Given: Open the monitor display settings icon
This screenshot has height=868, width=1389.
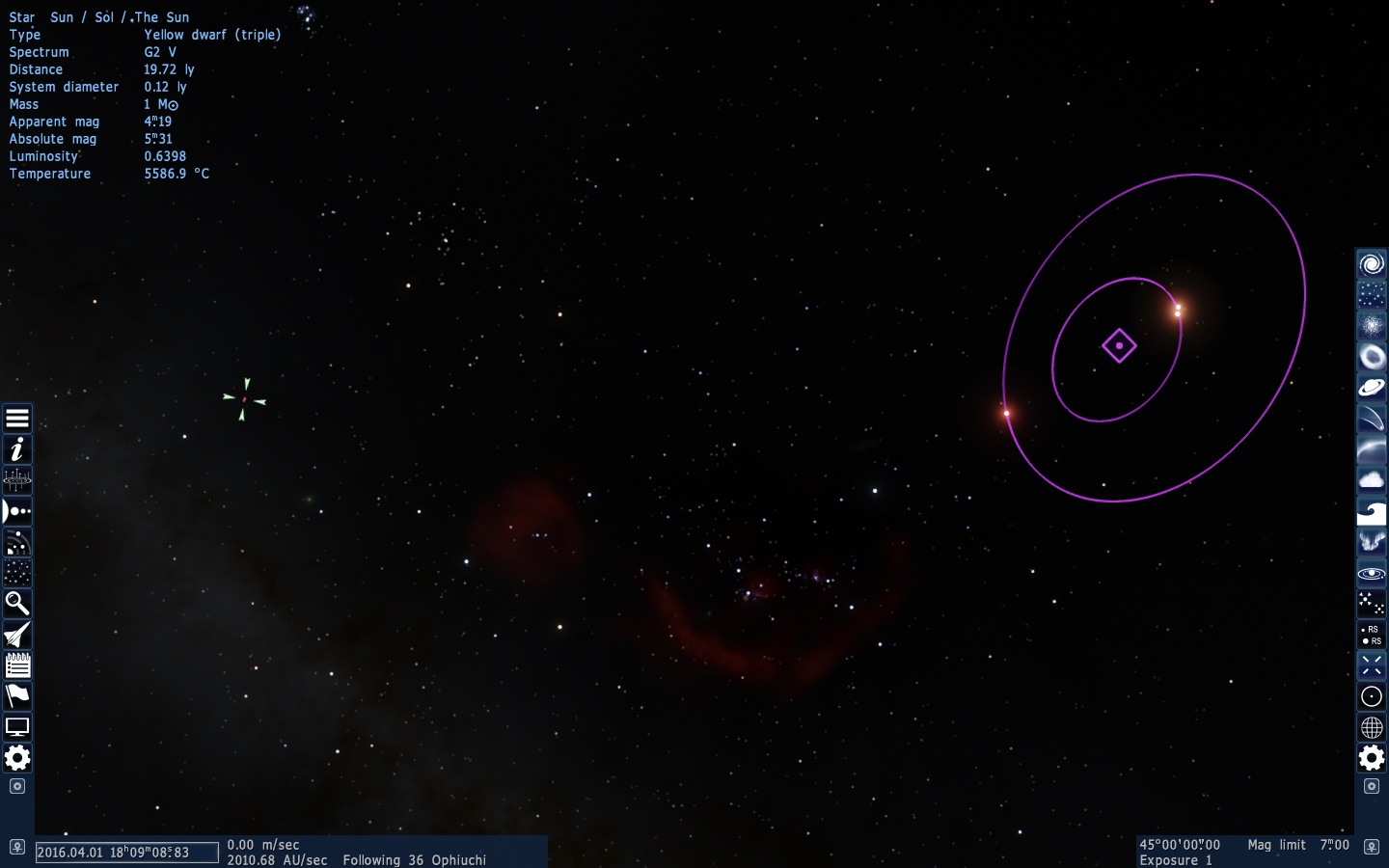Looking at the screenshot, I should (x=17, y=727).
